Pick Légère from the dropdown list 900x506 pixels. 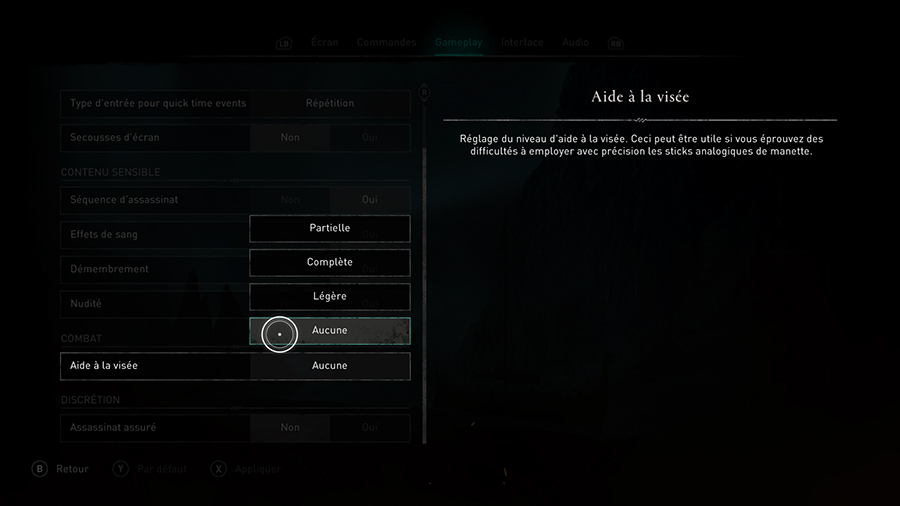329,297
